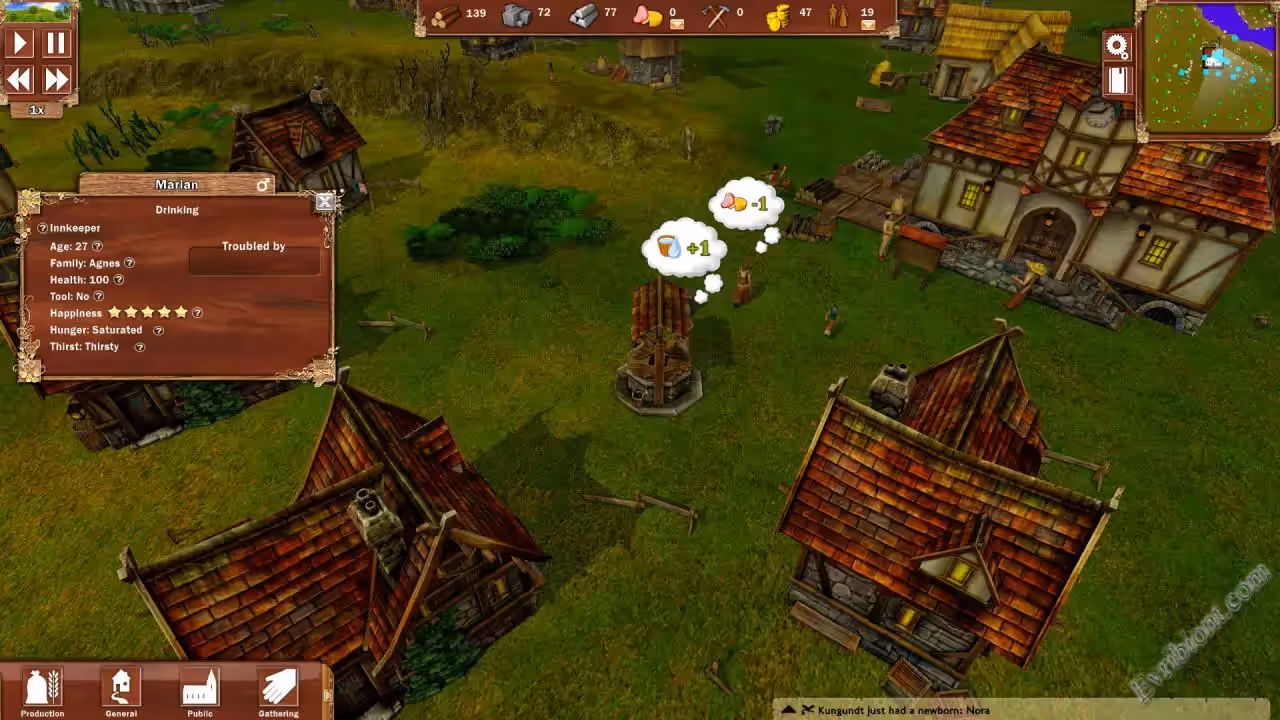Open the General building menu
This screenshot has width=1280, height=720.
pos(121,691)
